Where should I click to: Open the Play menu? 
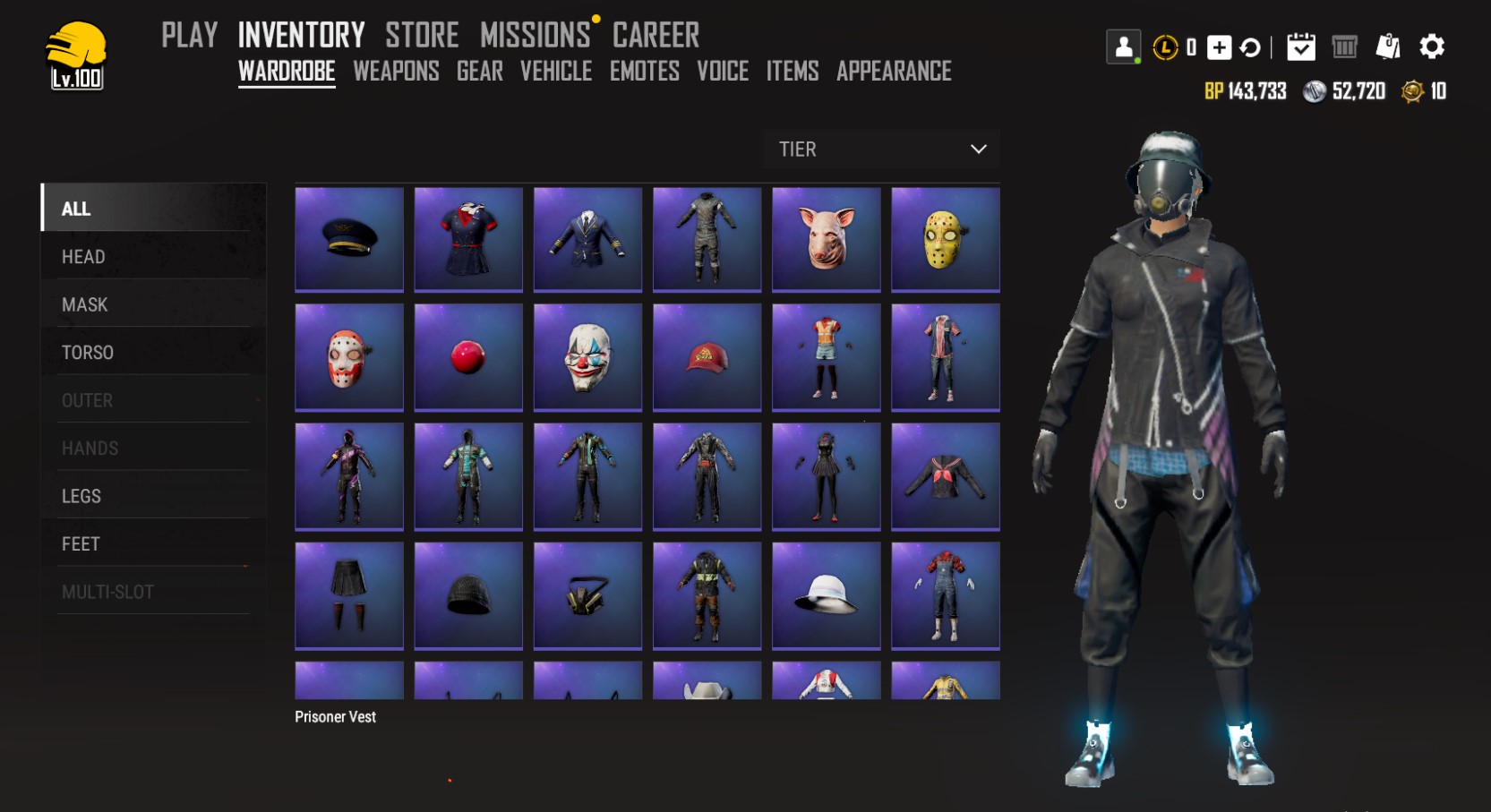(189, 35)
